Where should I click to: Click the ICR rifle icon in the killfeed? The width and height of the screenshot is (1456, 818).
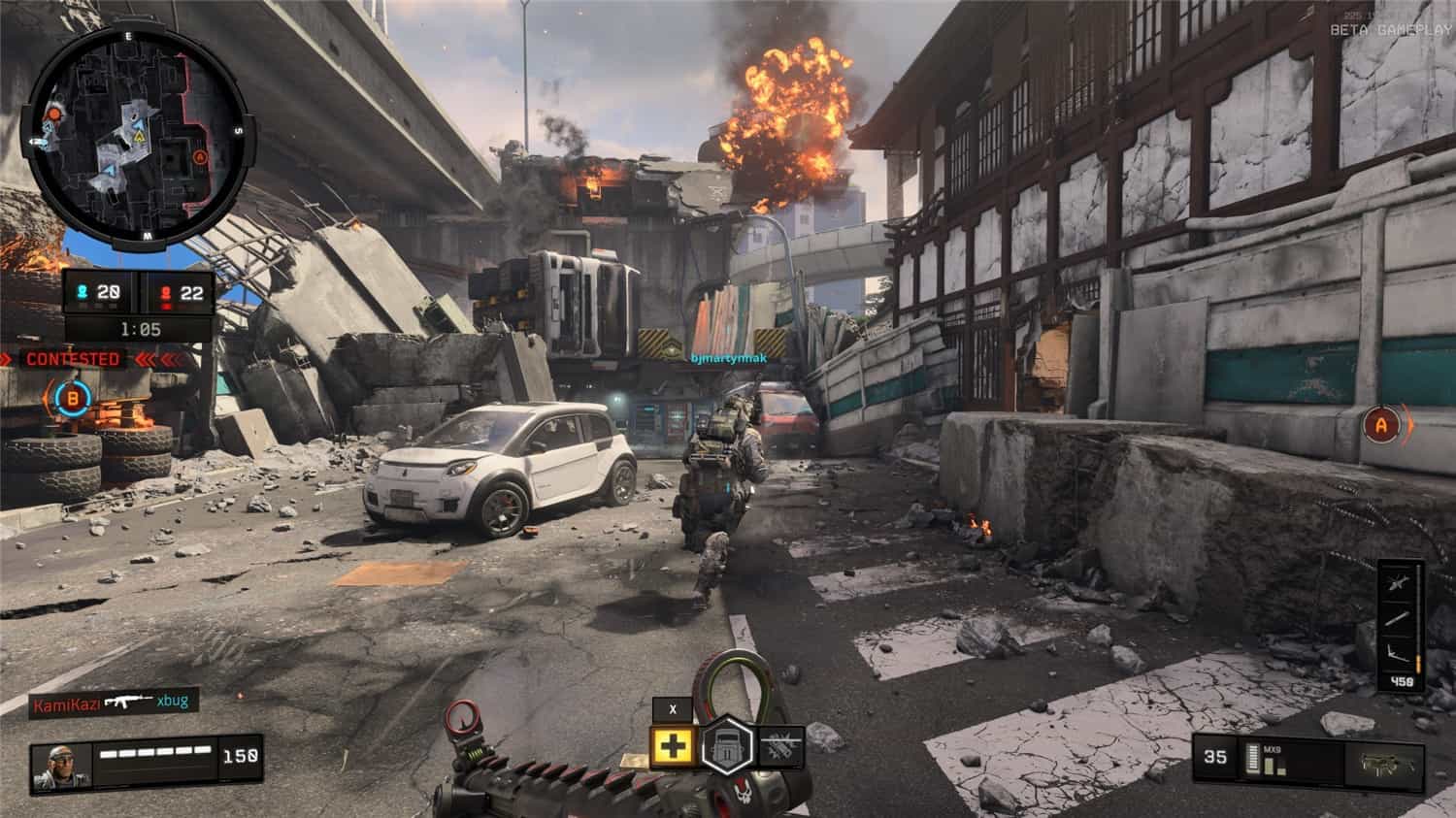(128, 700)
